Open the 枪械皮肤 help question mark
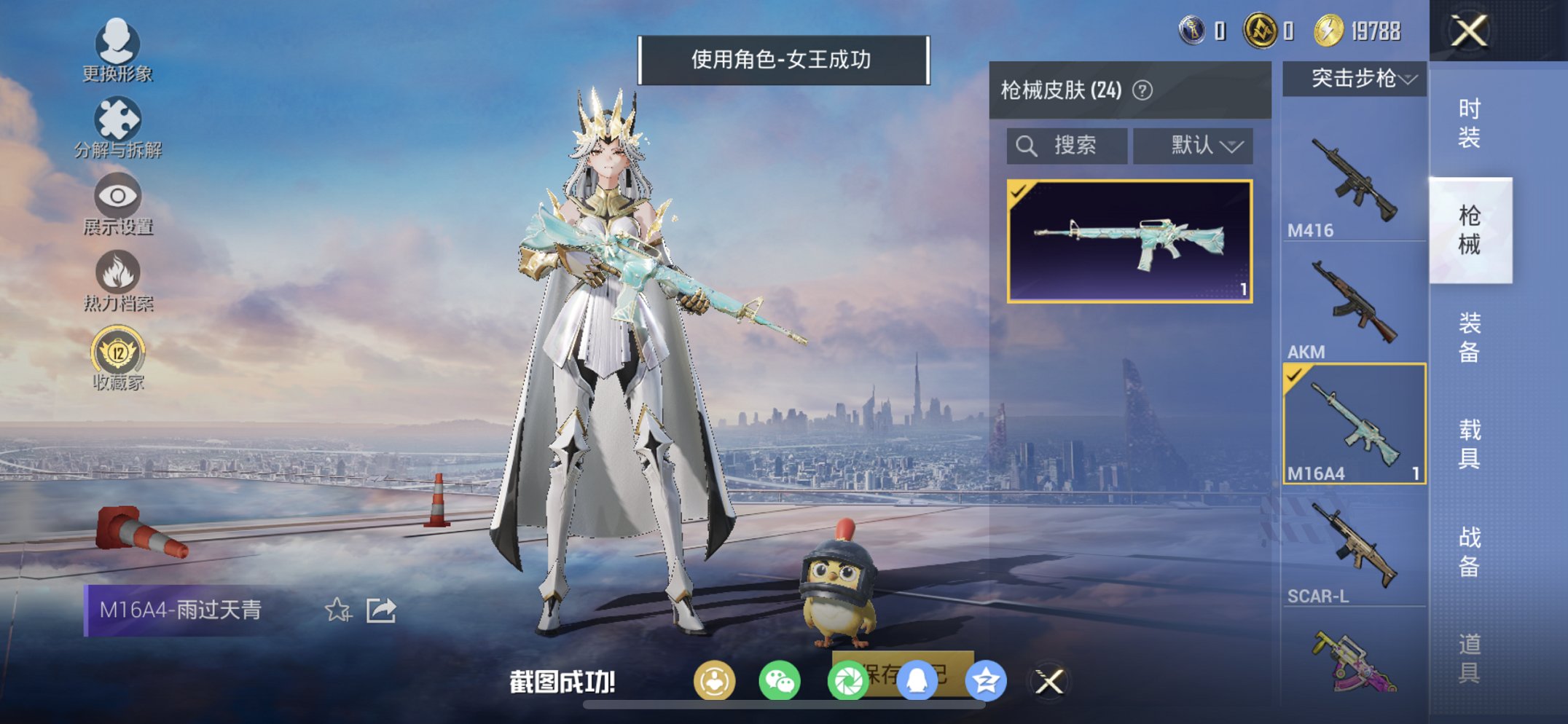1568x724 pixels. [x=1142, y=90]
